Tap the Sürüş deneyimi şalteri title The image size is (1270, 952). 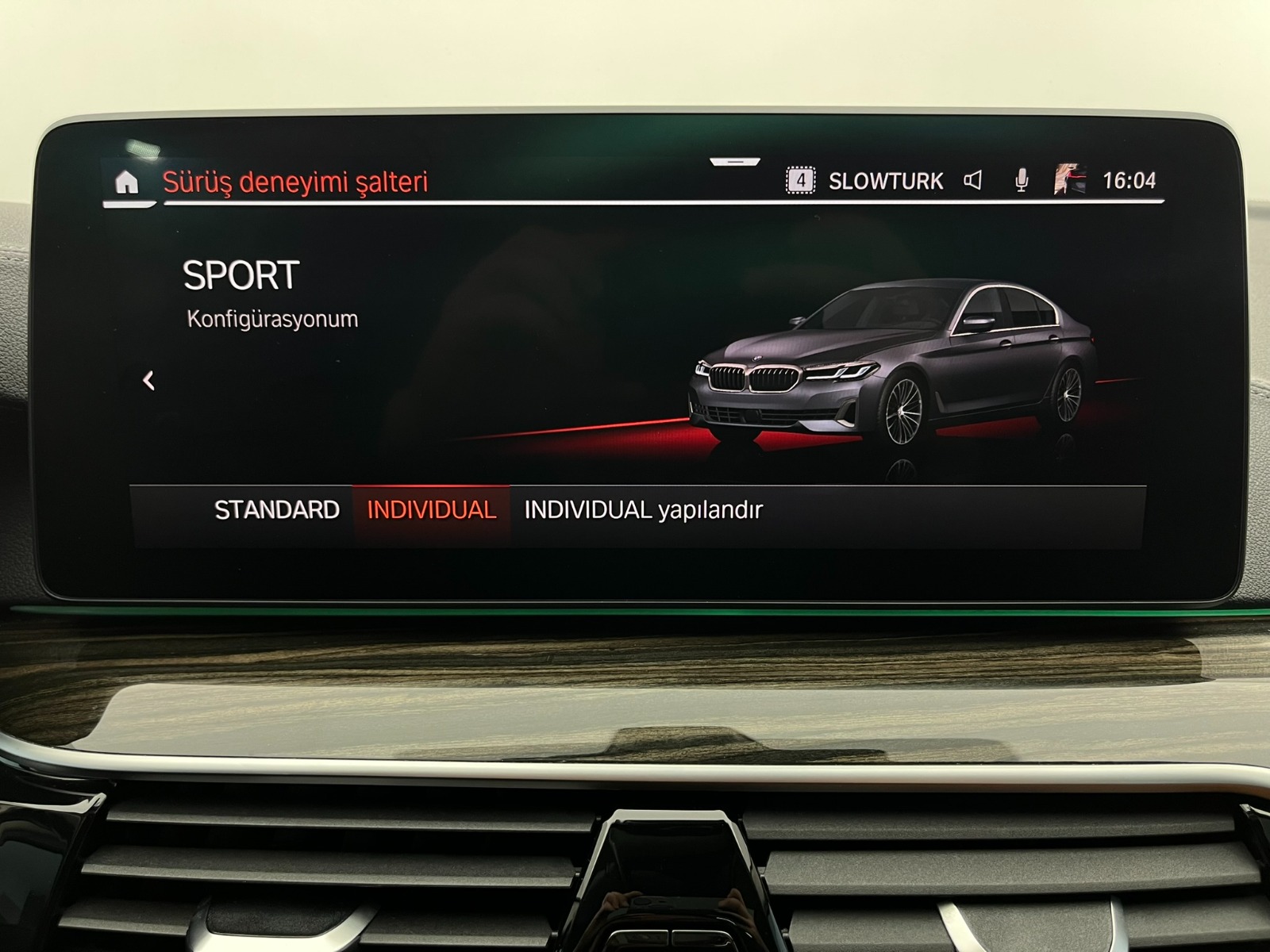(295, 180)
